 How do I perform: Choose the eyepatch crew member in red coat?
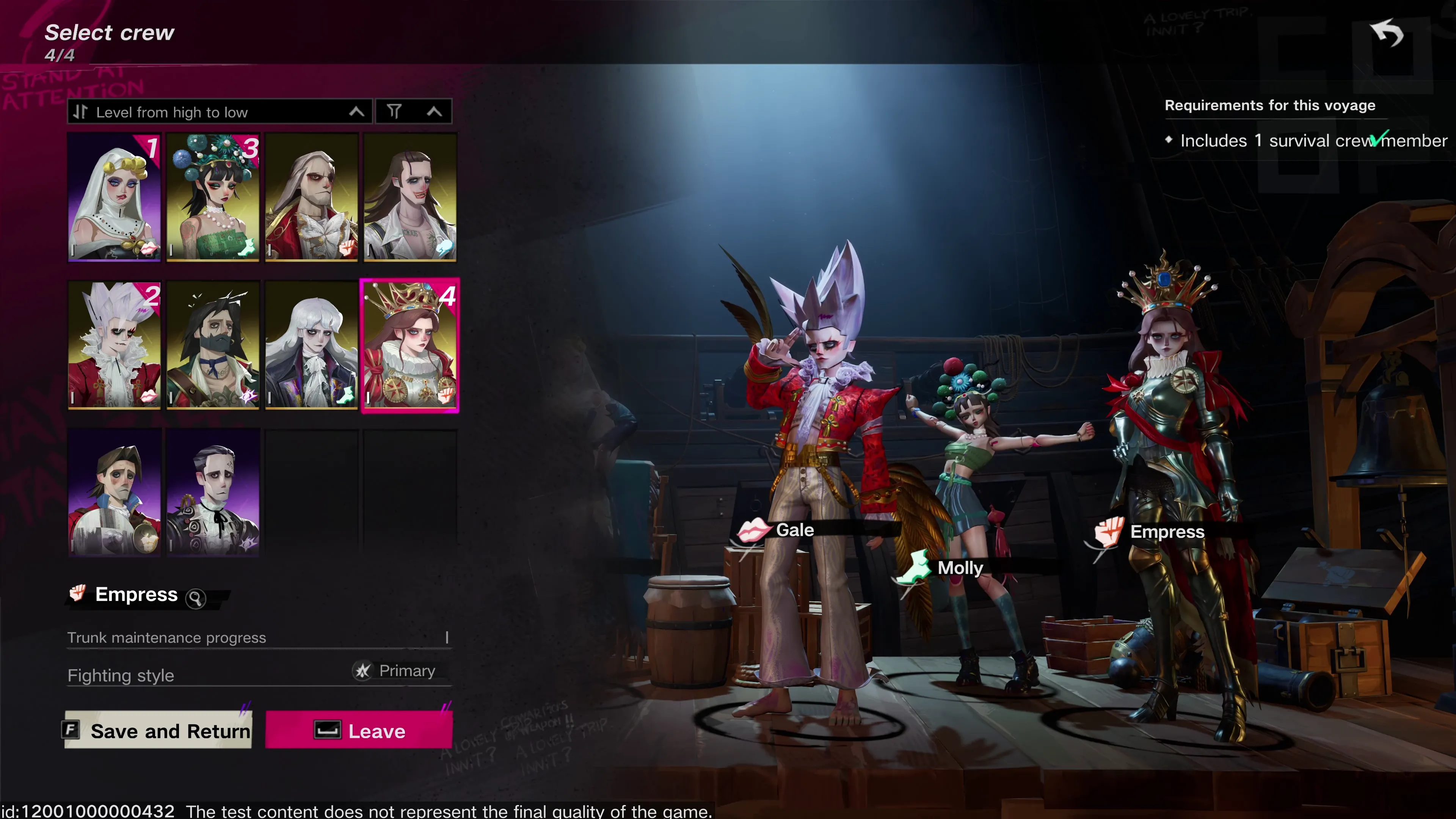point(311,197)
